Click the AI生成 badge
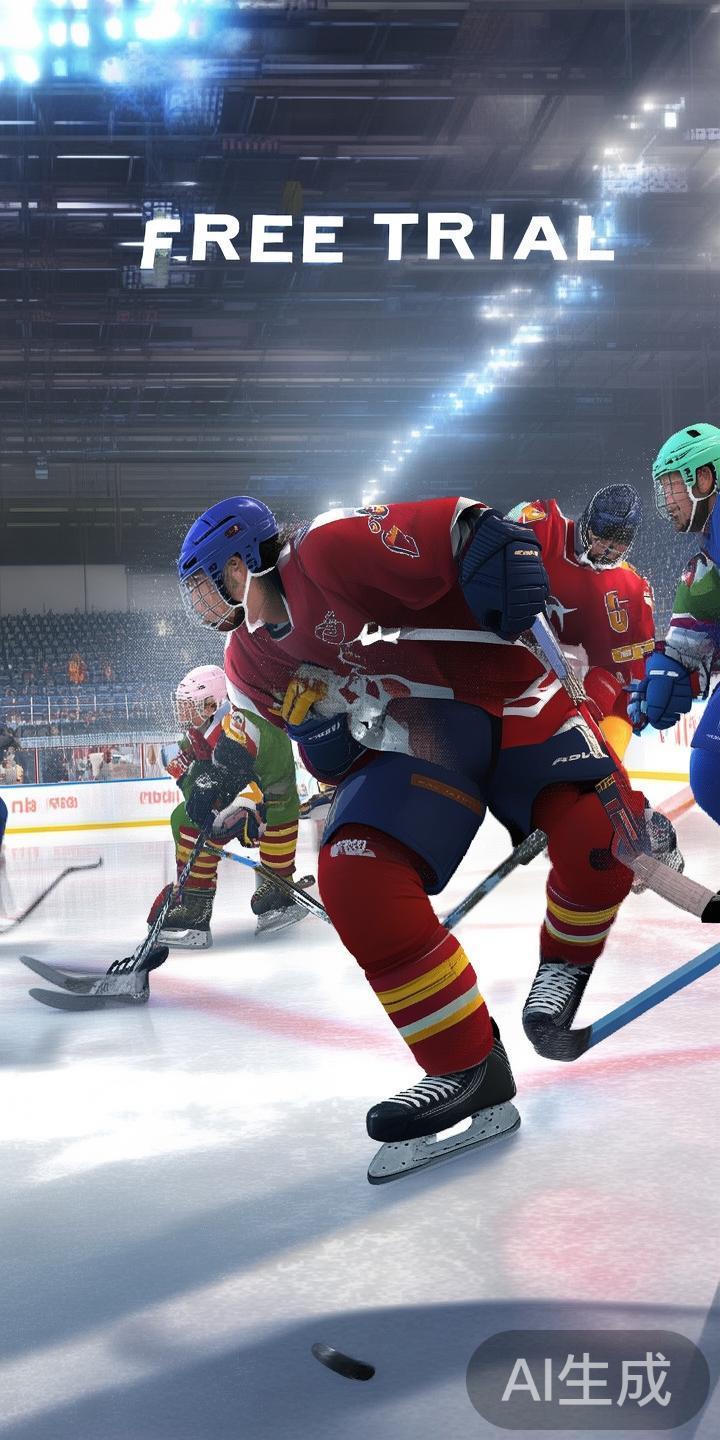This screenshot has width=720, height=1440. [x=587, y=1380]
